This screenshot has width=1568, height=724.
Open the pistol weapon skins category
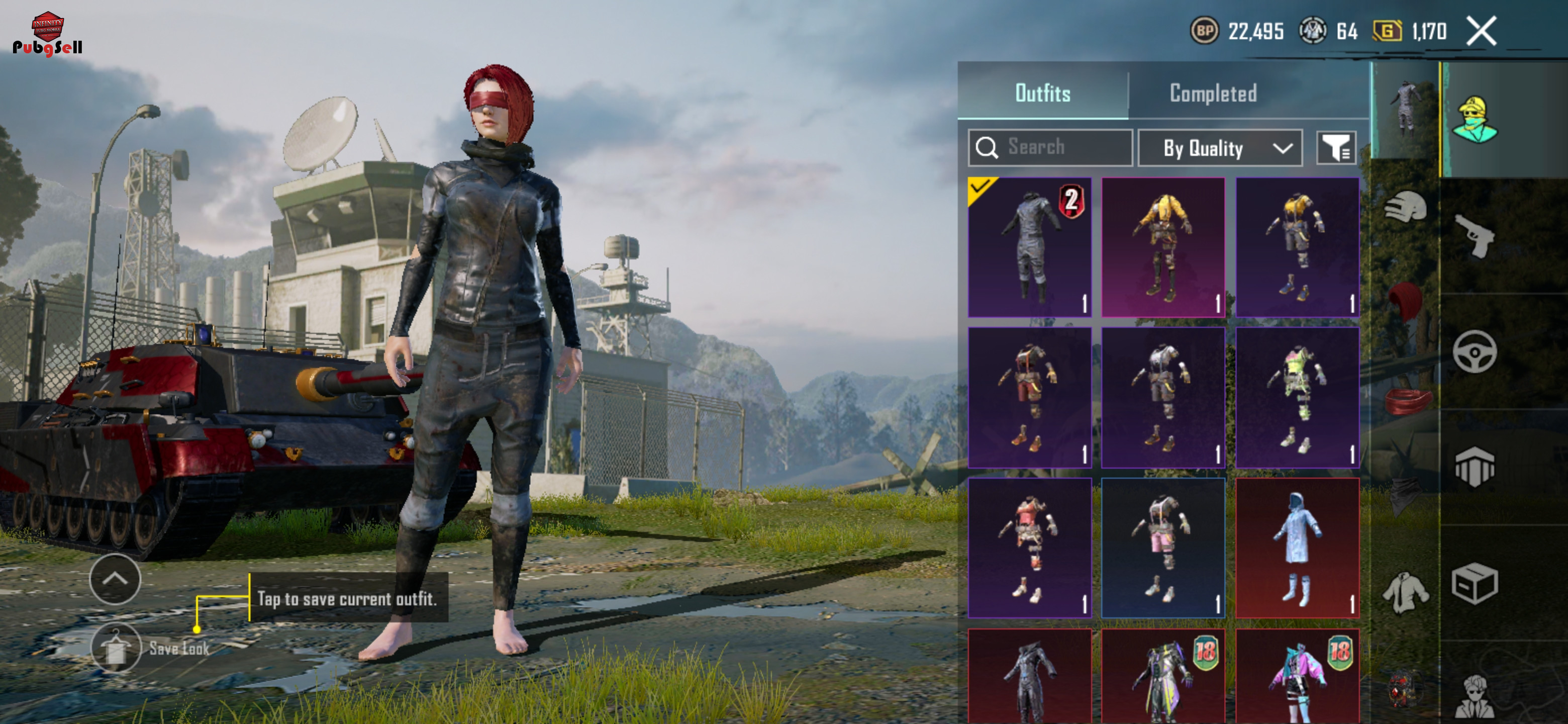[1474, 236]
